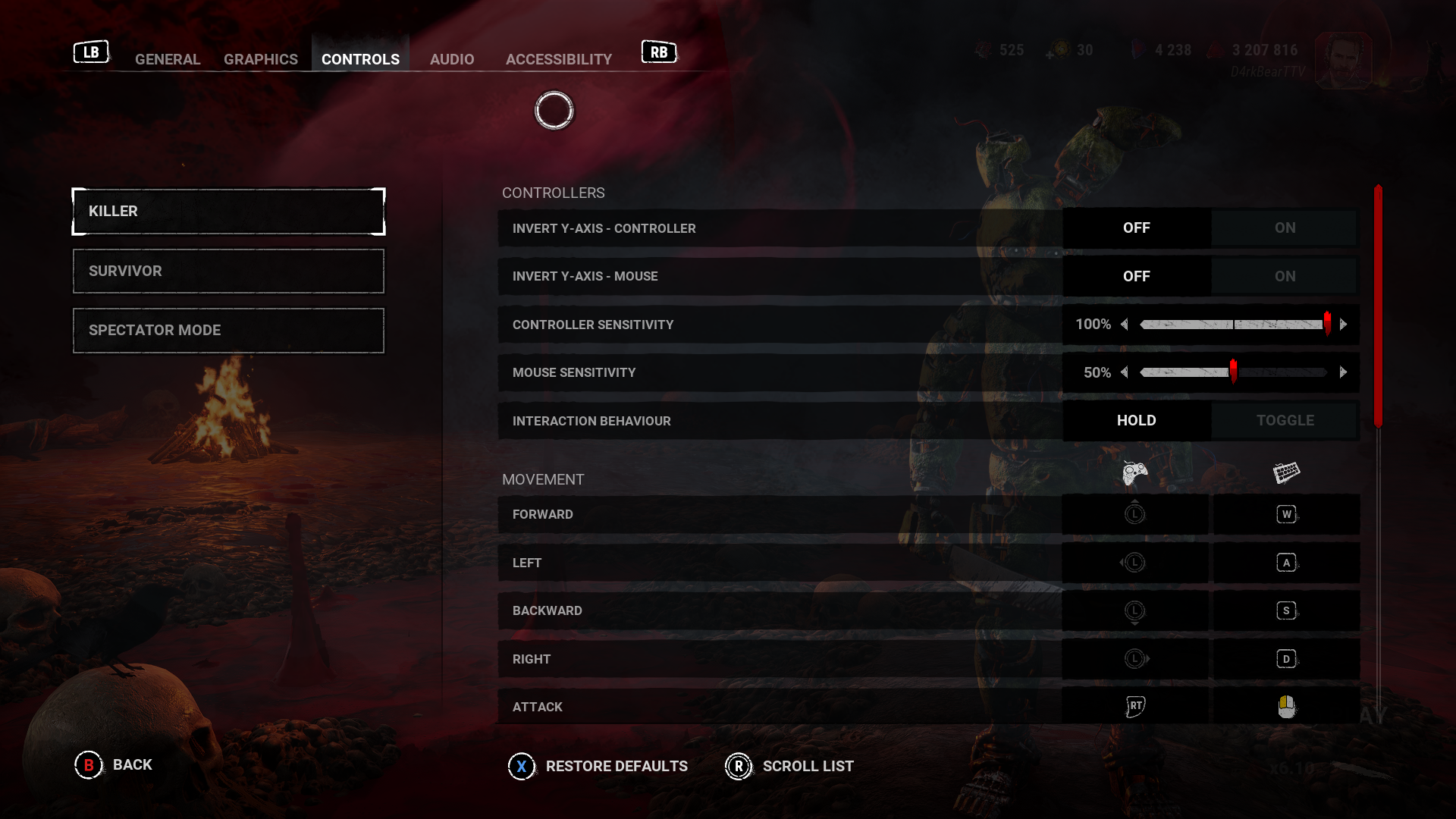
Task: Change the Attack mouse button binding
Action: point(1286,707)
